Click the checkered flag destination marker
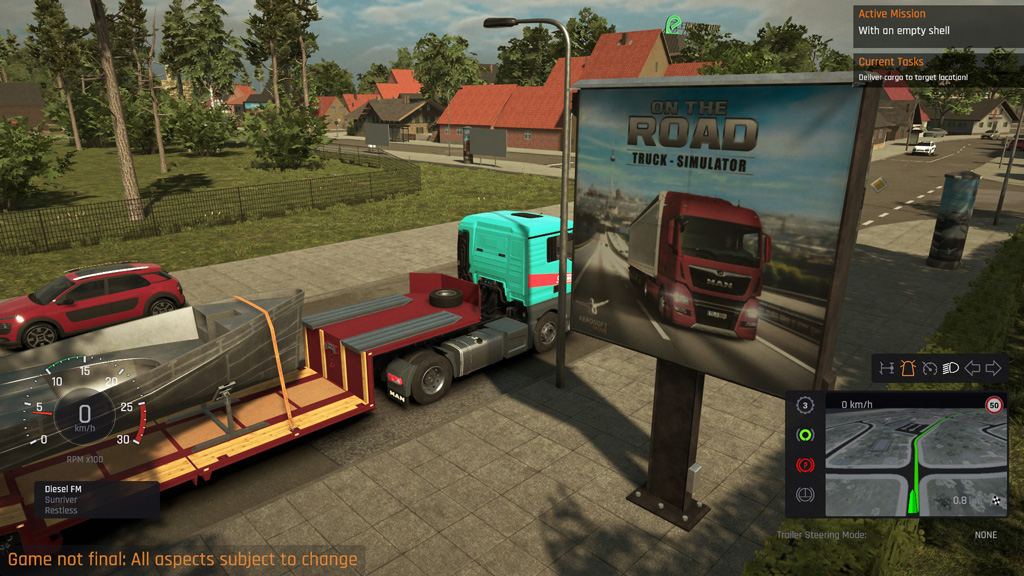 click(996, 500)
